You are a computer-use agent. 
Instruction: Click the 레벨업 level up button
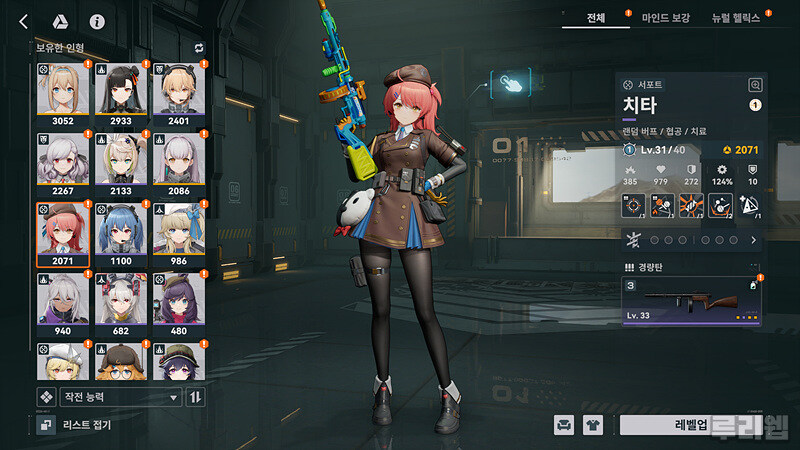coord(690,425)
